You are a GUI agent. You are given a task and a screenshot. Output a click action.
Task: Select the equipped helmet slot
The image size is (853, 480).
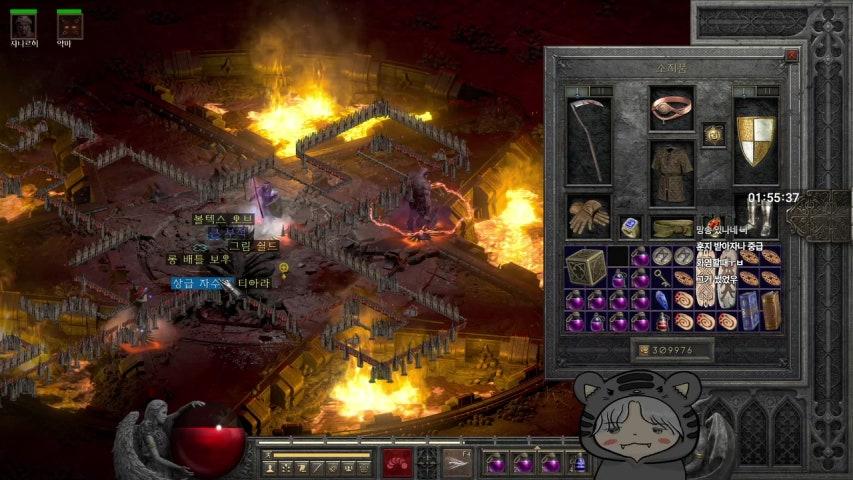pos(672,106)
